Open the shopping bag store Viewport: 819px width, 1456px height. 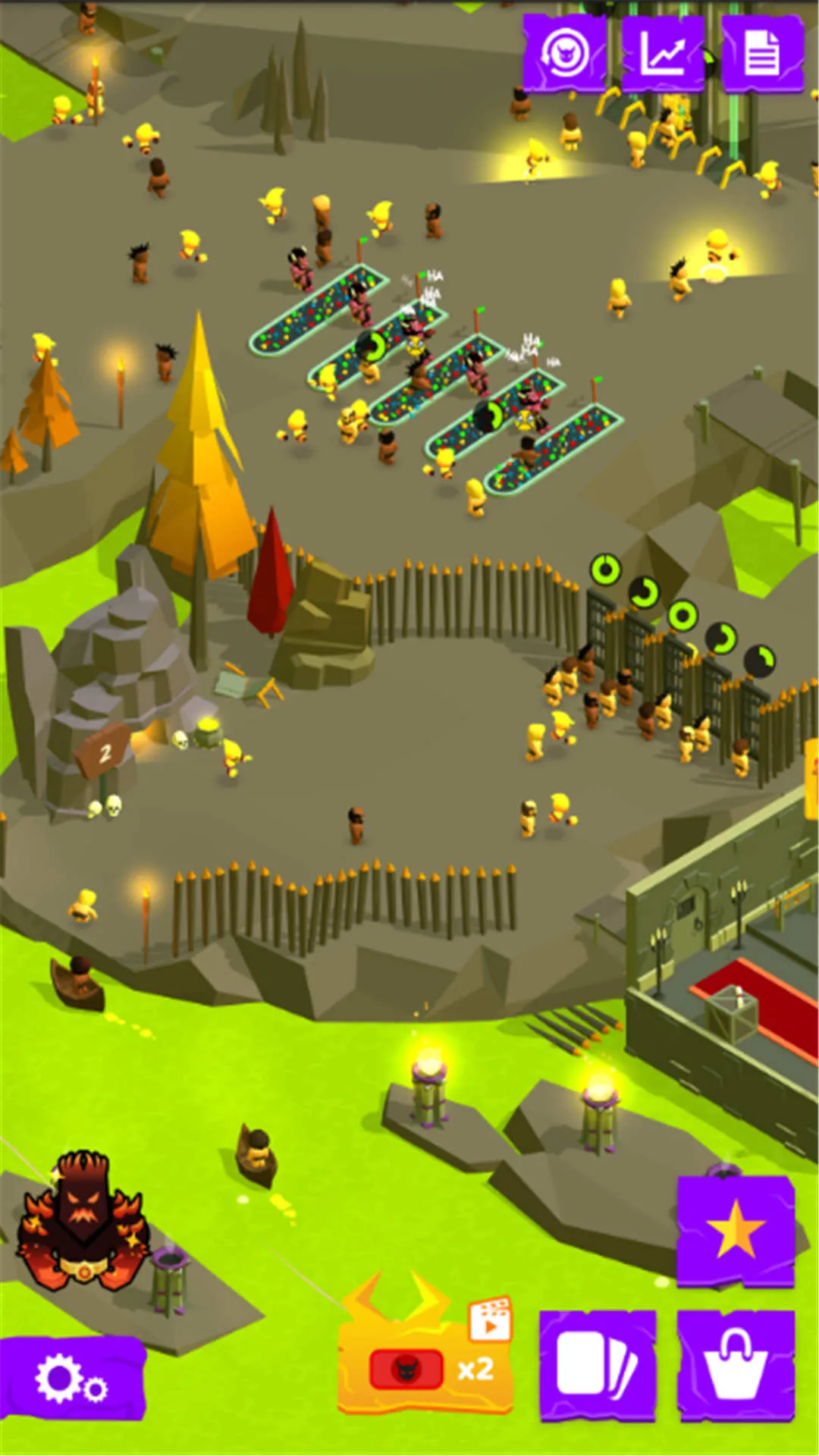click(735, 1364)
